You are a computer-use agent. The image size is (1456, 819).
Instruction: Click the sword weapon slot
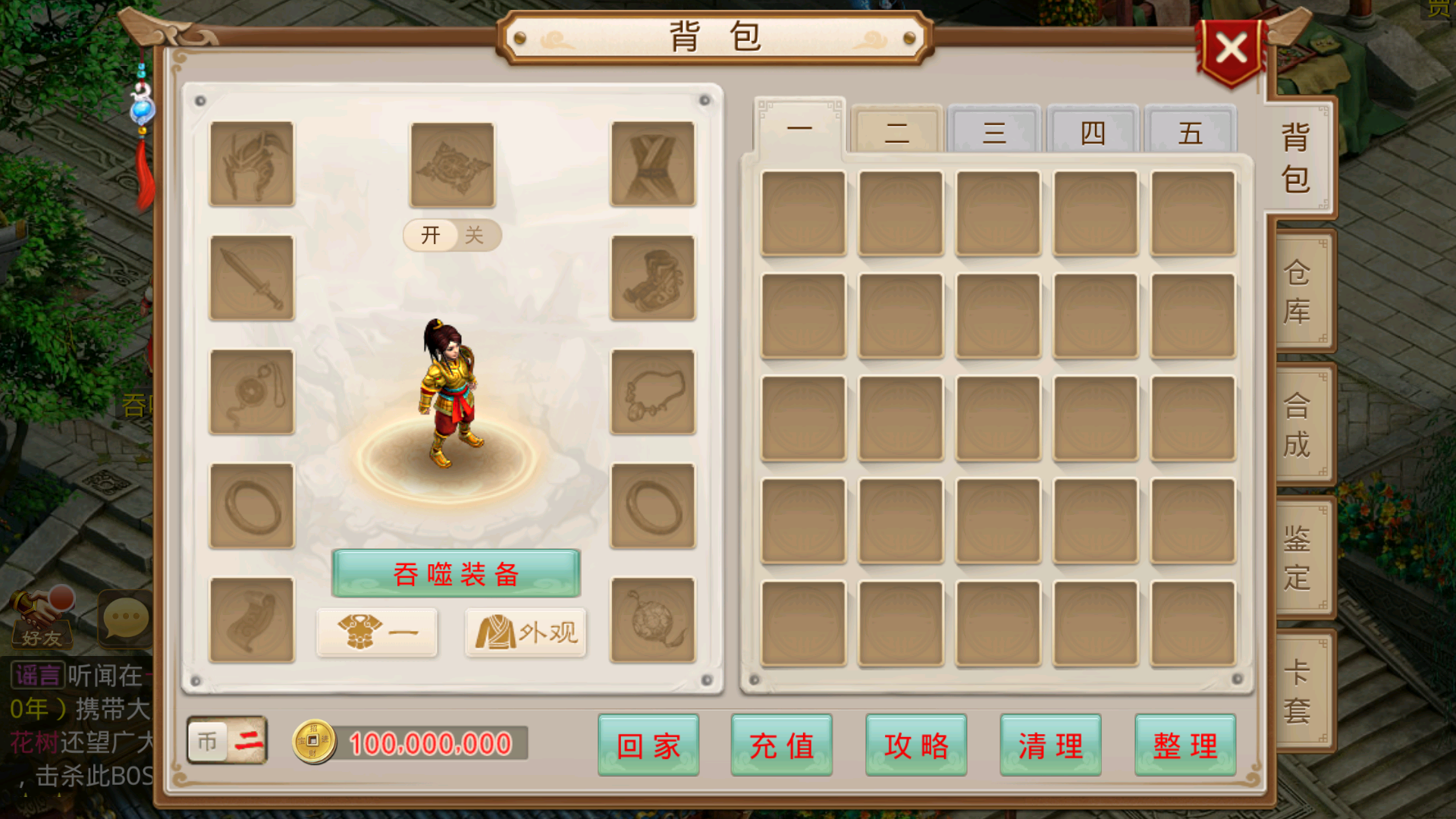click(251, 279)
